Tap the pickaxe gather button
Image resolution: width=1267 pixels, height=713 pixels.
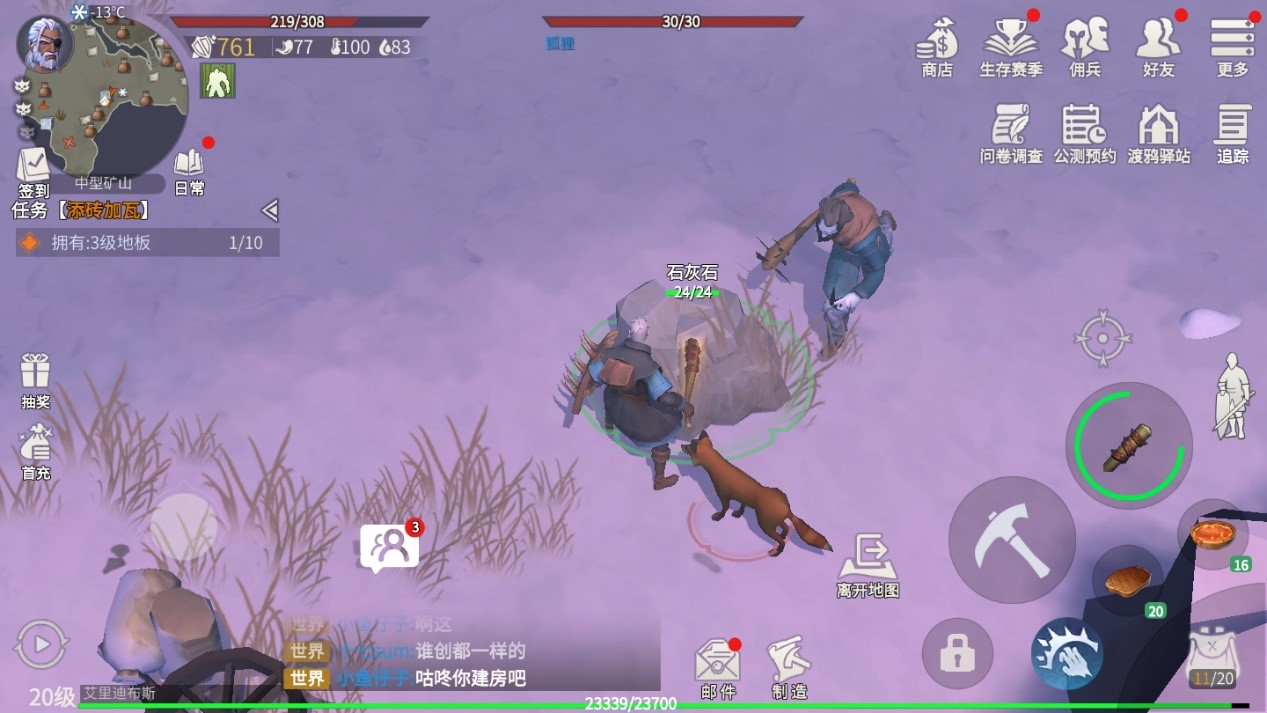[1011, 540]
